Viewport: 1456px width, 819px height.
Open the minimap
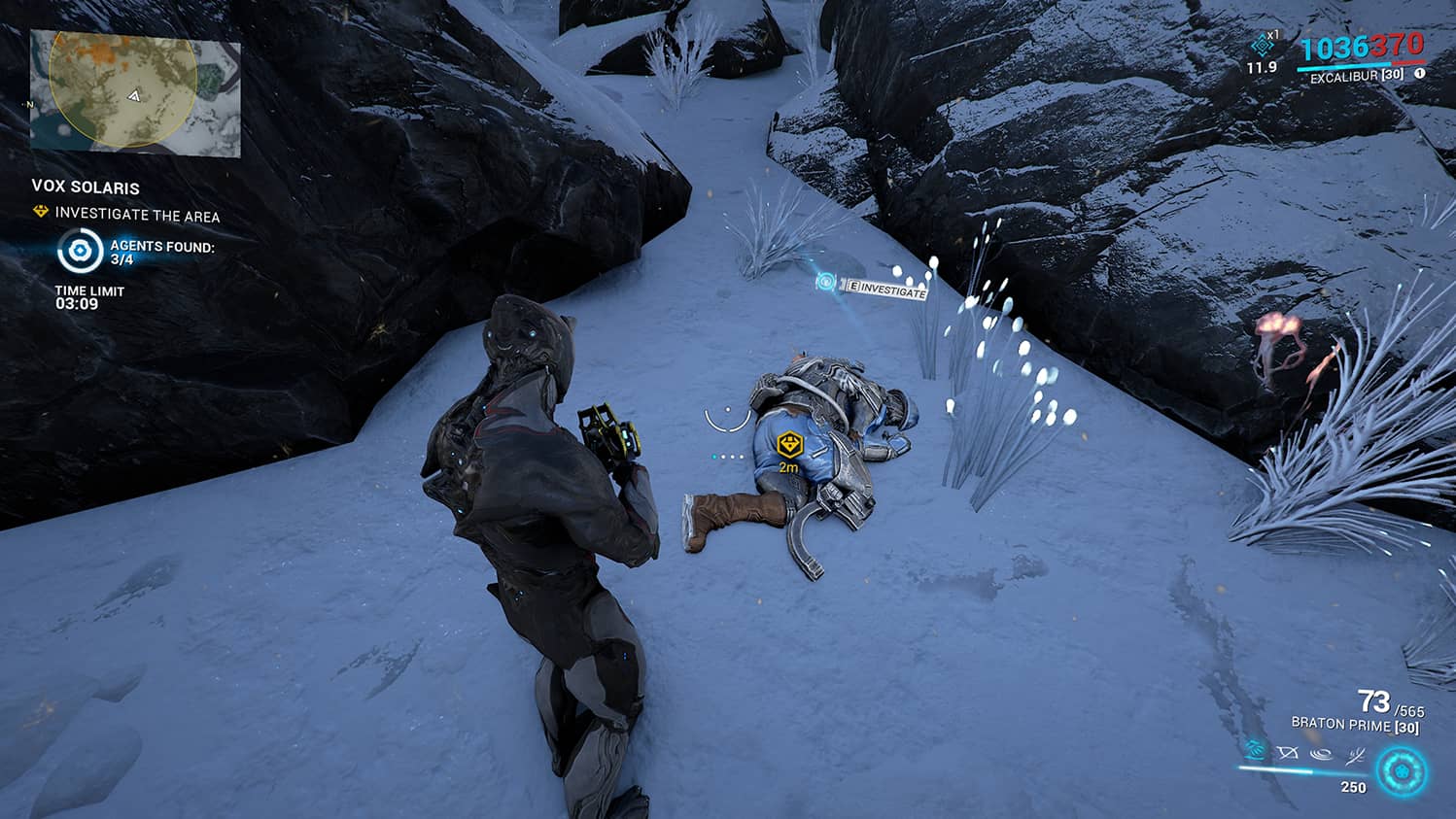(135, 93)
